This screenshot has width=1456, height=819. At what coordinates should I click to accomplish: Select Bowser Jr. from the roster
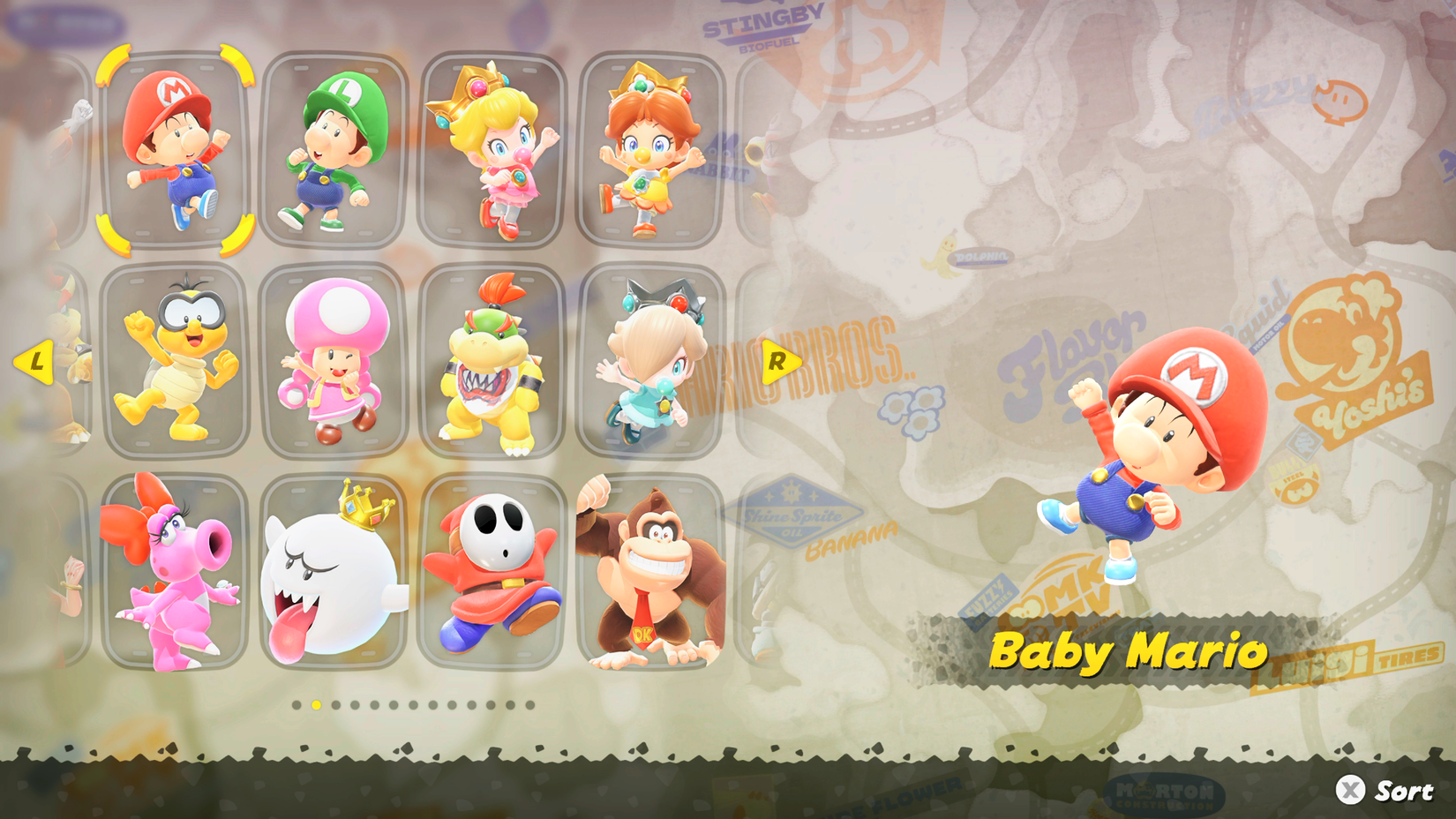[490, 362]
